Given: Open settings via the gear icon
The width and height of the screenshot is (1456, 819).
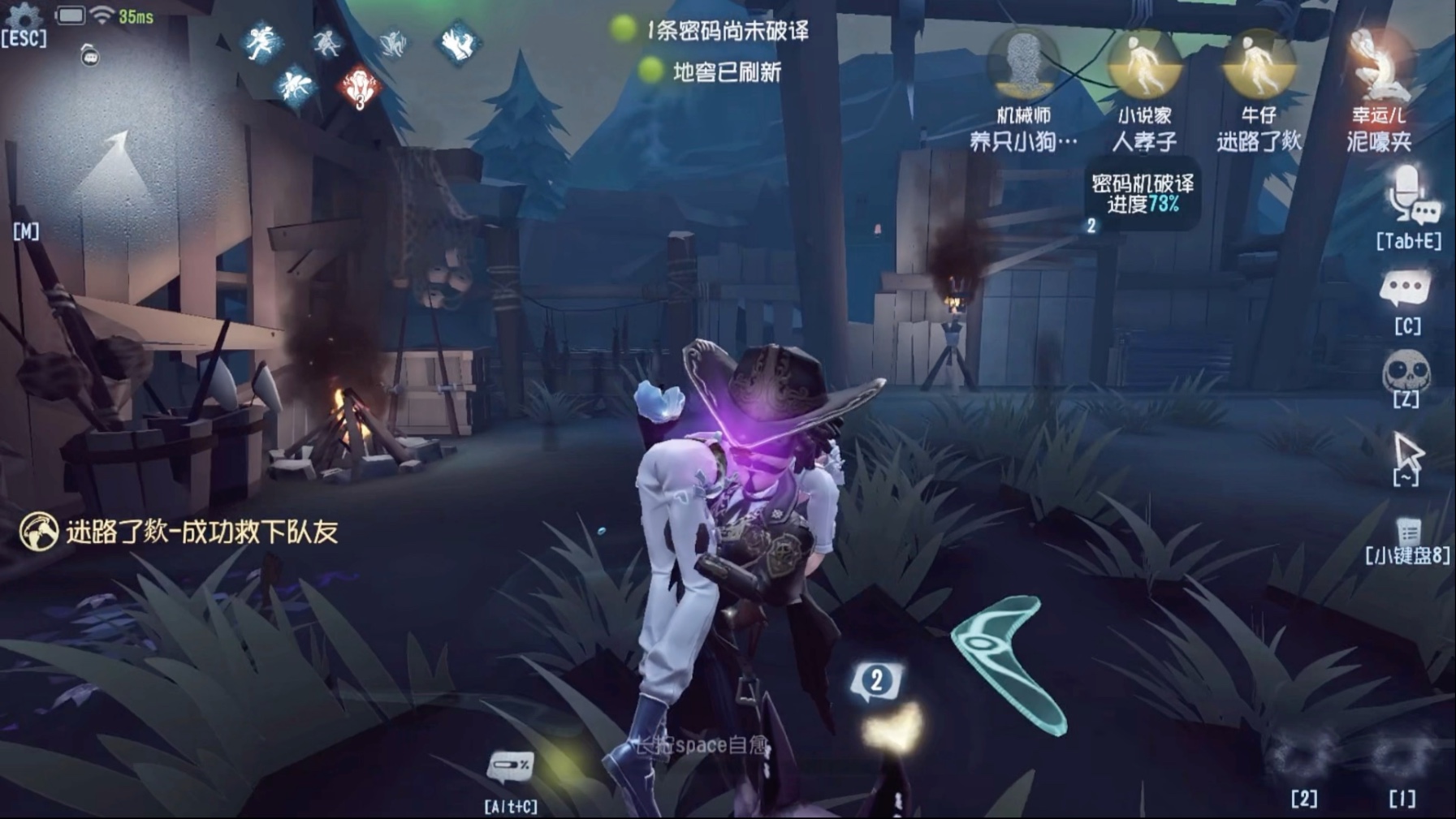Looking at the screenshot, I should [x=24, y=15].
